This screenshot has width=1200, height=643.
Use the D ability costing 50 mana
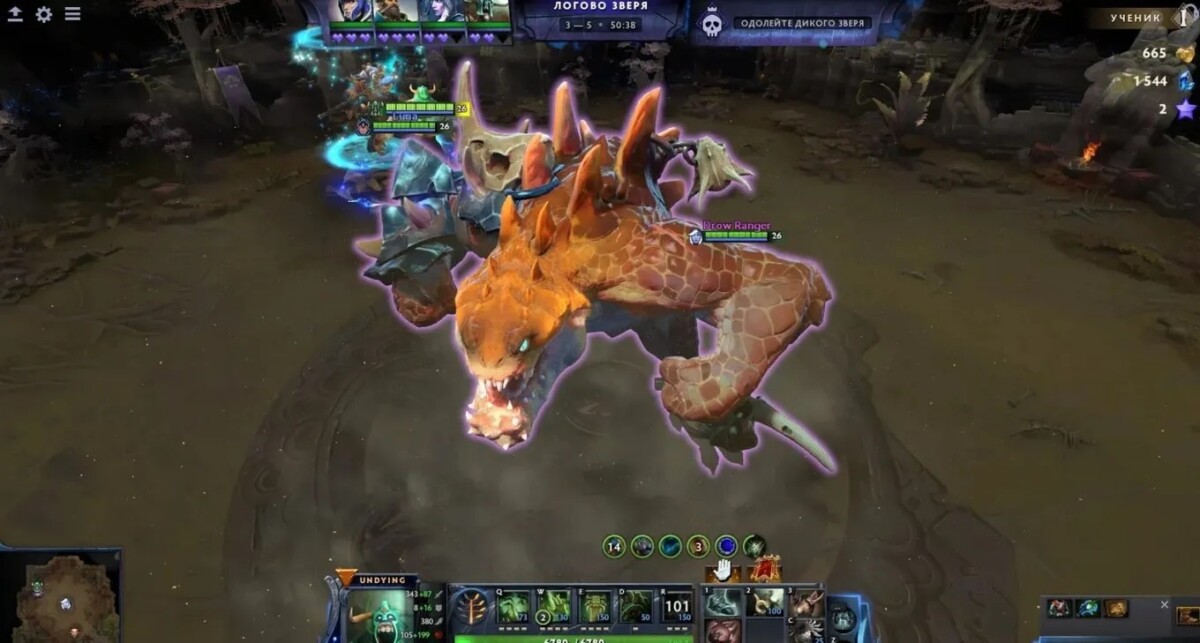(x=637, y=606)
